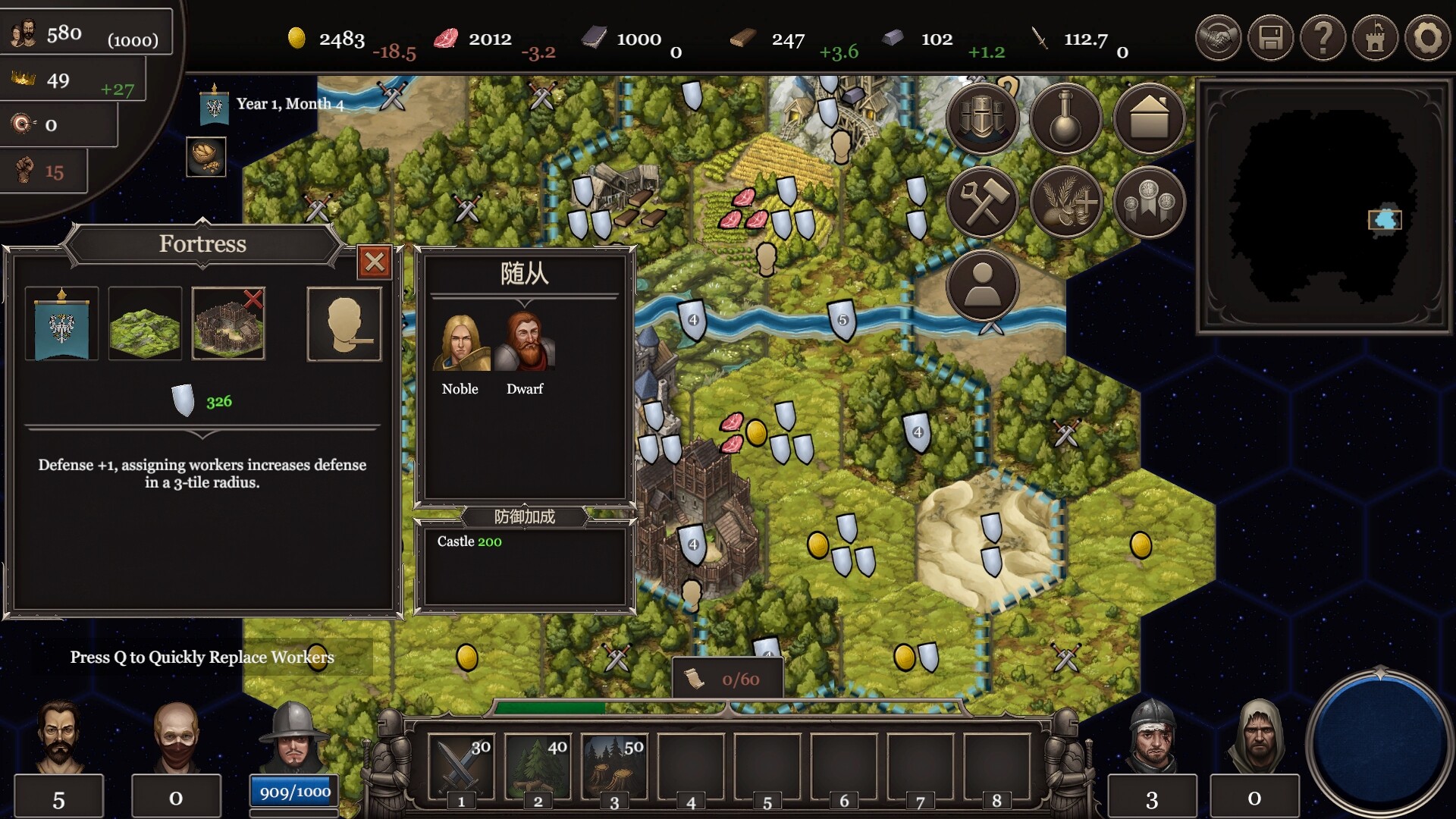The height and width of the screenshot is (819, 1456).
Task: Open the house building menu
Action: [x=1149, y=118]
